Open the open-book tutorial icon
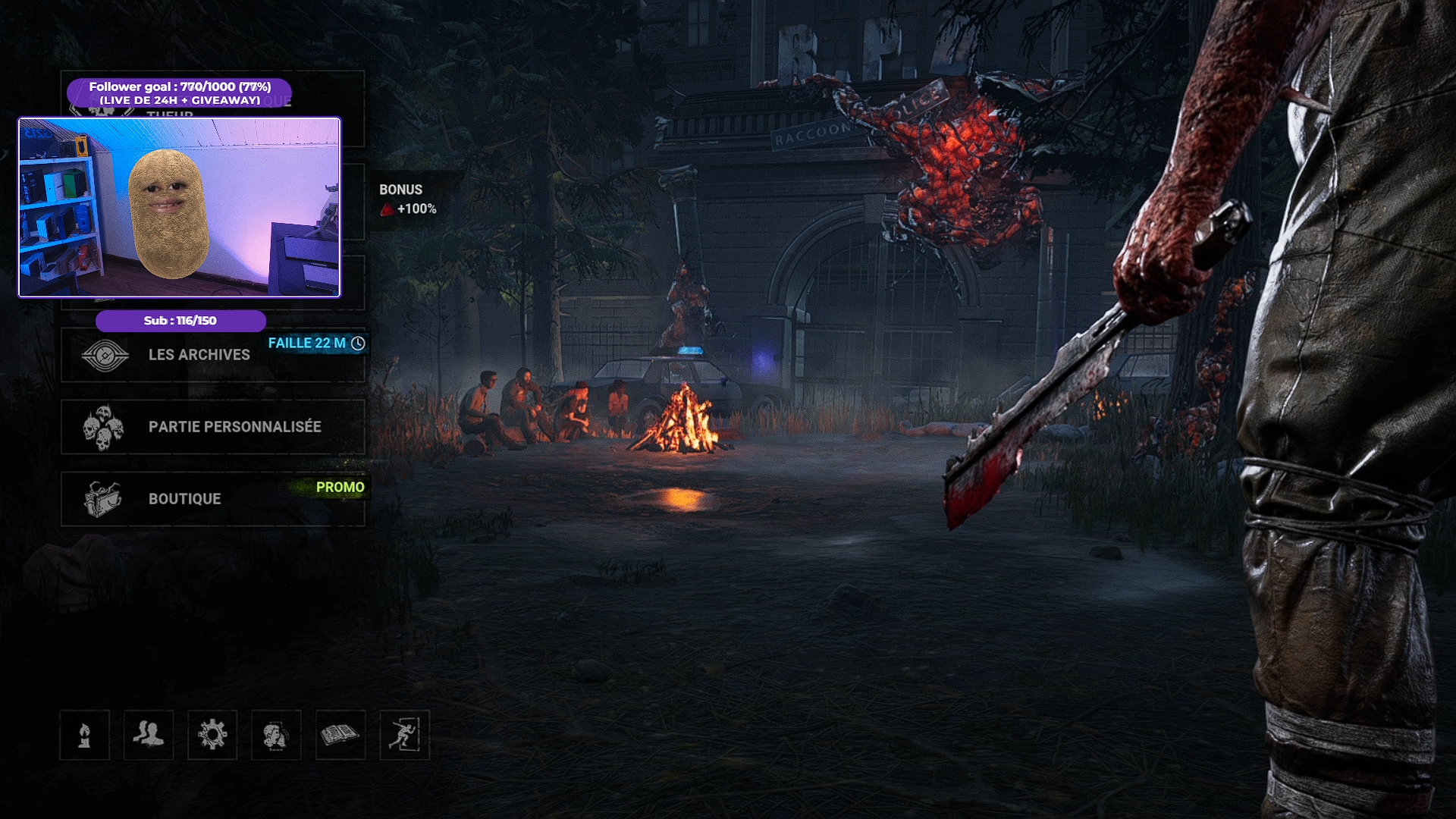This screenshot has width=1456, height=819. (x=340, y=735)
